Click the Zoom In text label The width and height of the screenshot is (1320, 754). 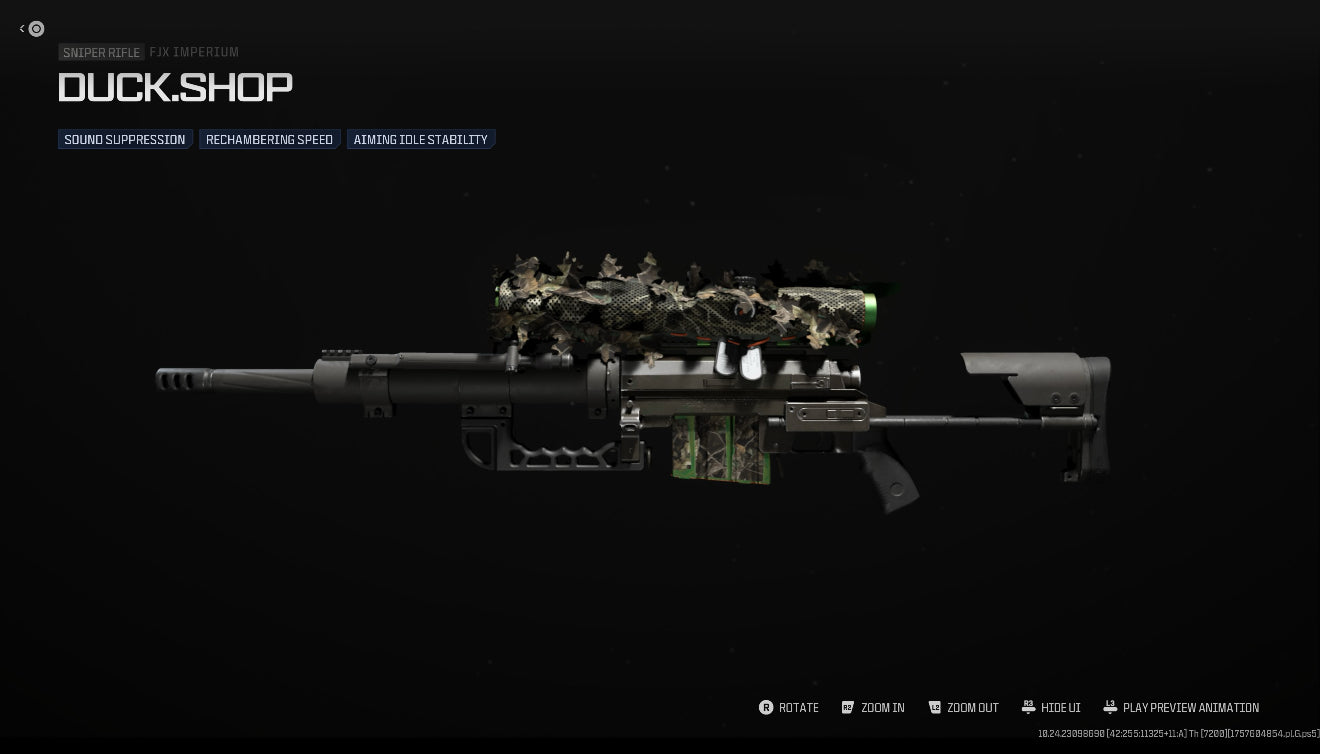coord(884,708)
